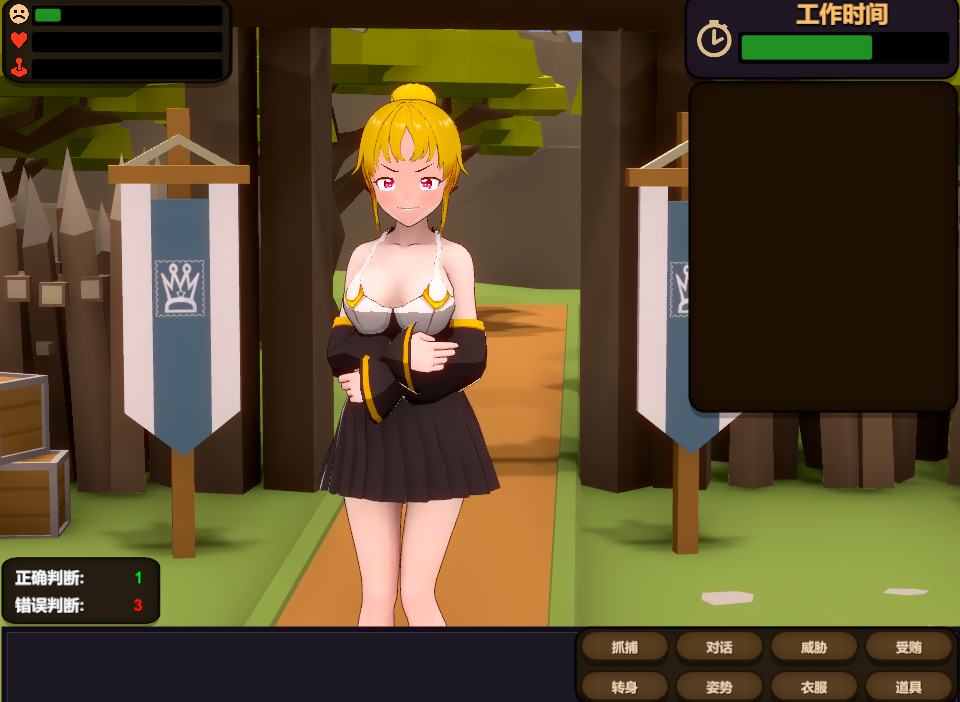Viewport: 960px width, 702px height.
Task: Activate the 受贿 (accept bribe) option
Action: [908, 647]
